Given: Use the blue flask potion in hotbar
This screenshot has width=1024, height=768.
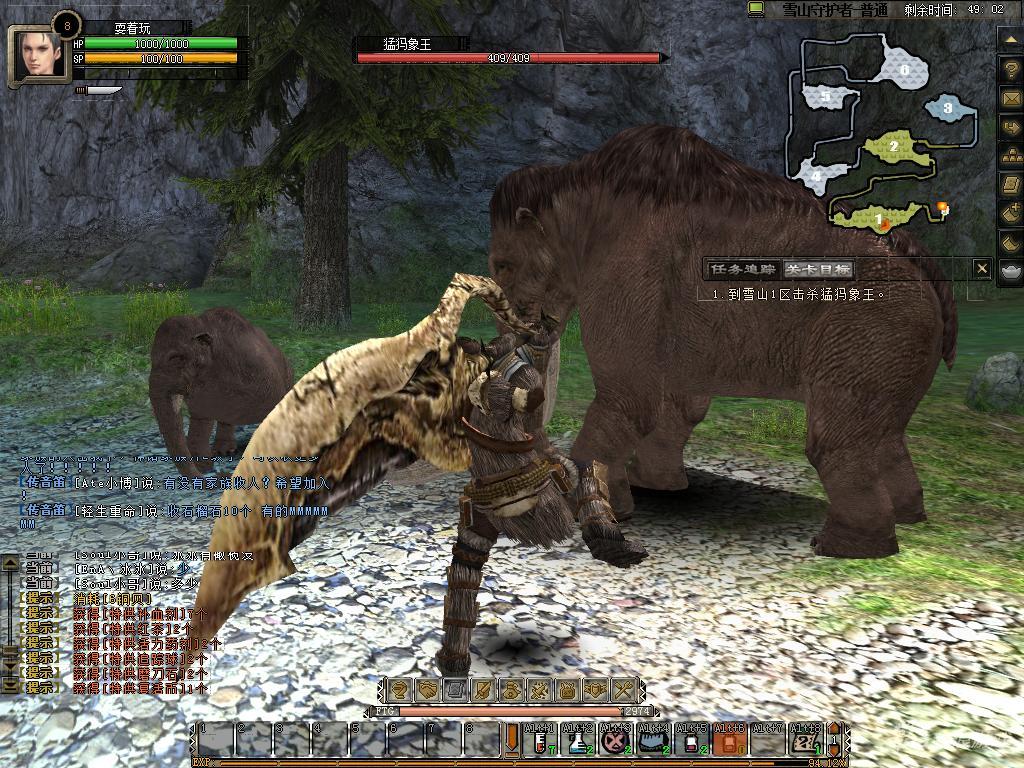Looking at the screenshot, I should tap(578, 741).
